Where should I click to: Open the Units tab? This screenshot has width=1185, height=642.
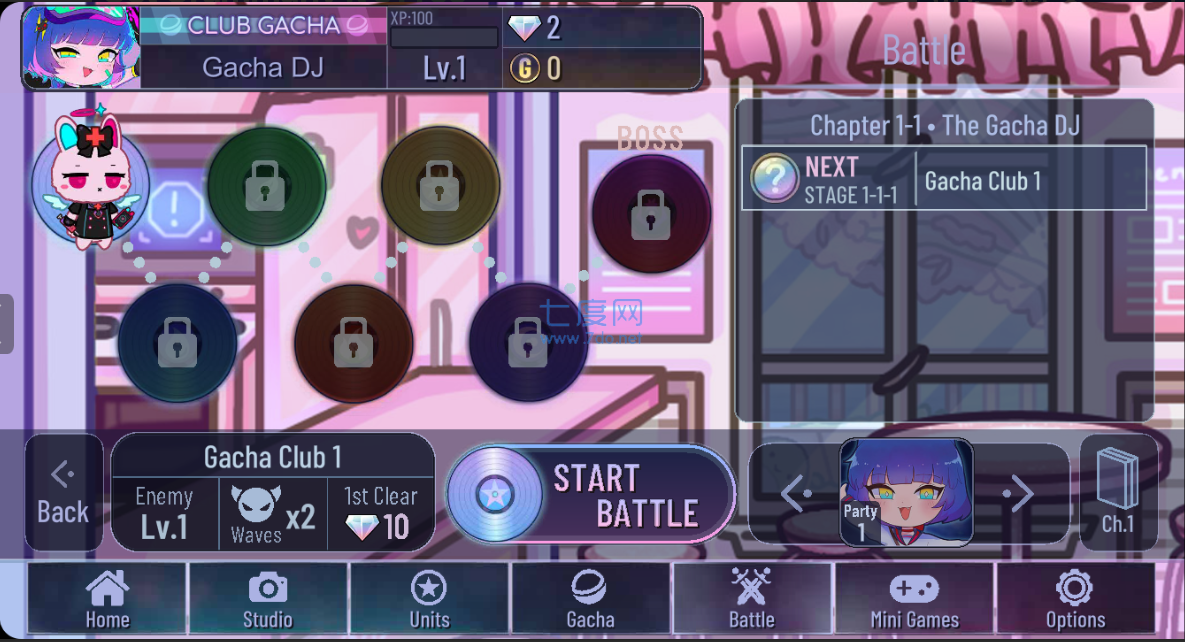point(429,598)
